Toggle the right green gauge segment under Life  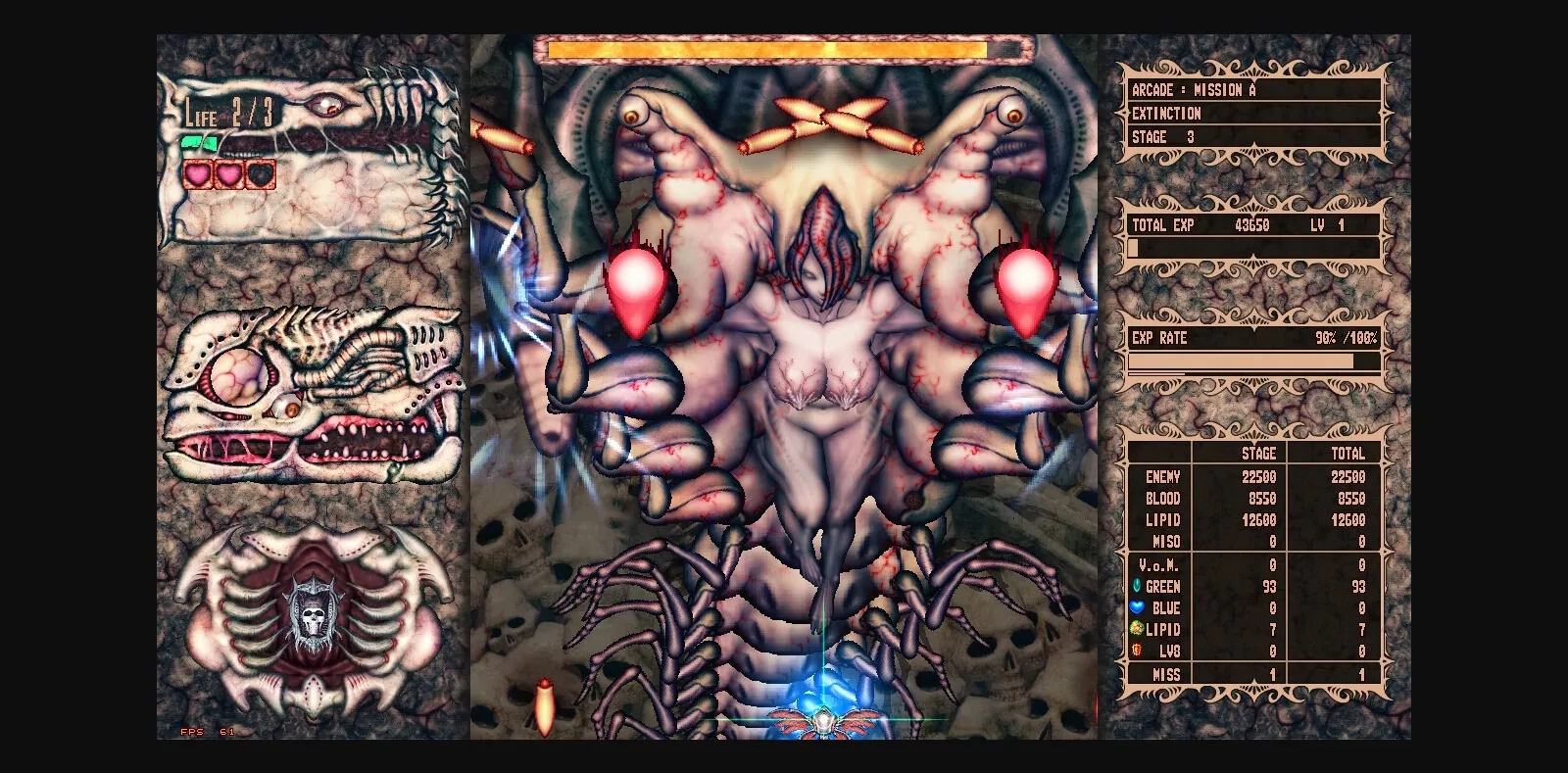(x=209, y=143)
